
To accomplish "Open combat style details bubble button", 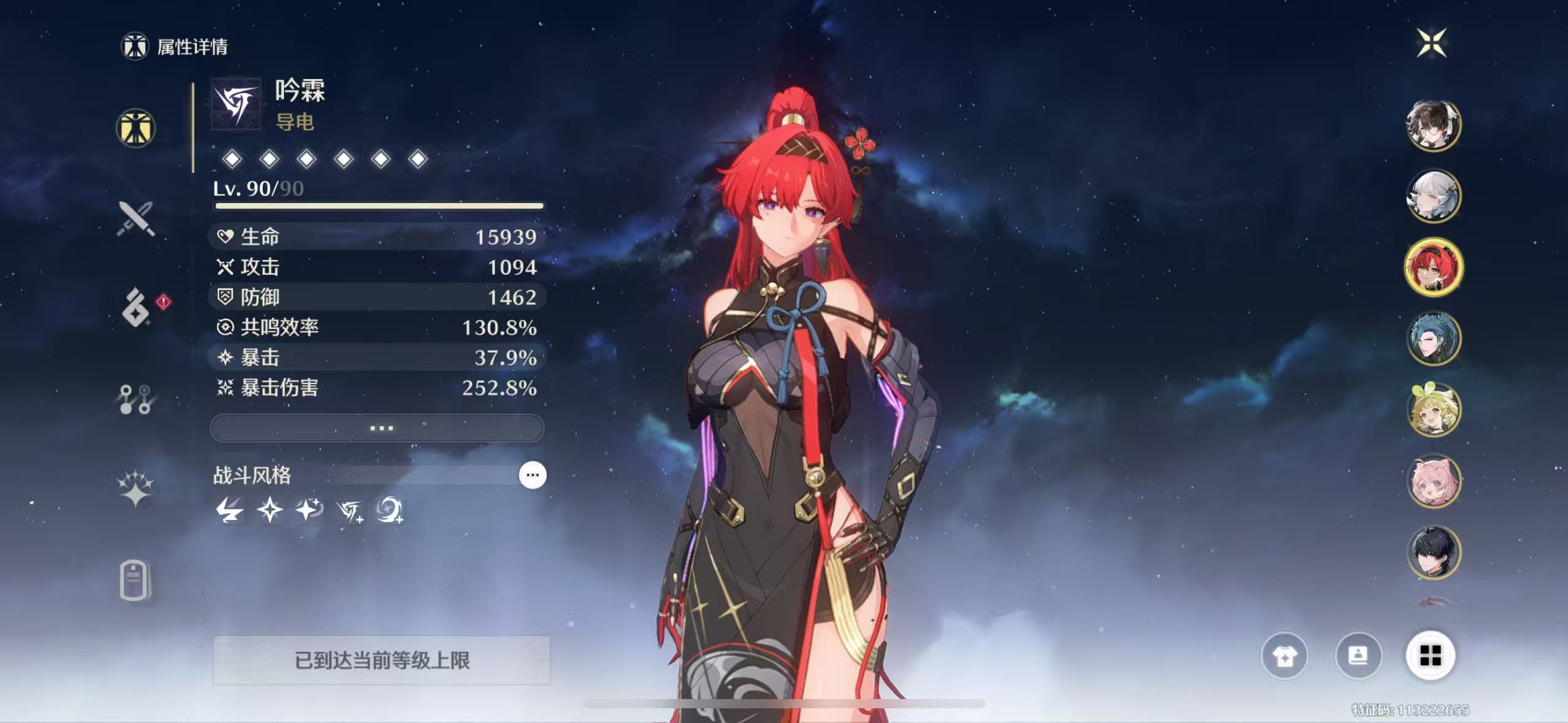I will coord(532,475).
